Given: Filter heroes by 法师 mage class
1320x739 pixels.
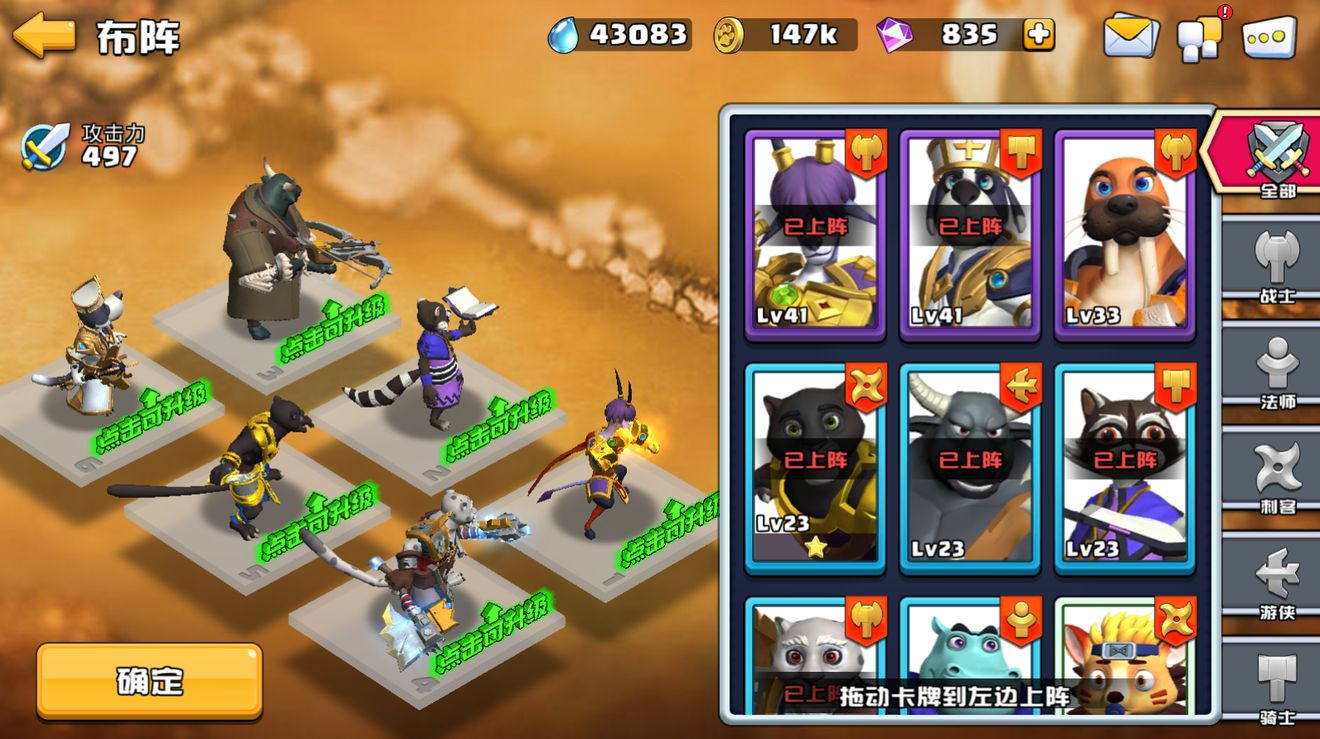Looking at the screenshot, I should pyautogui.click(x=1277, y=372).
